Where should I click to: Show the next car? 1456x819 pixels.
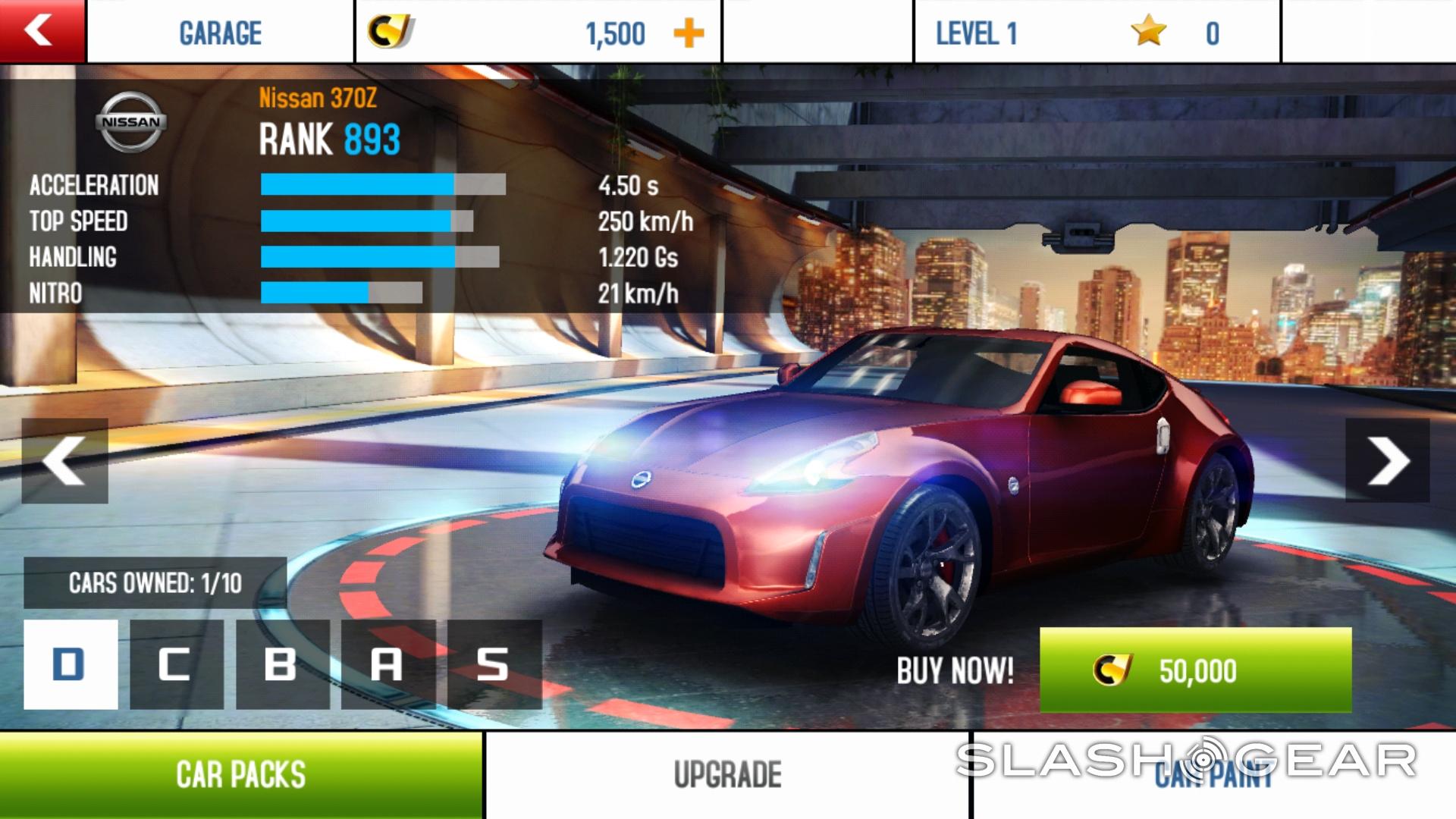click(1388, 461)
